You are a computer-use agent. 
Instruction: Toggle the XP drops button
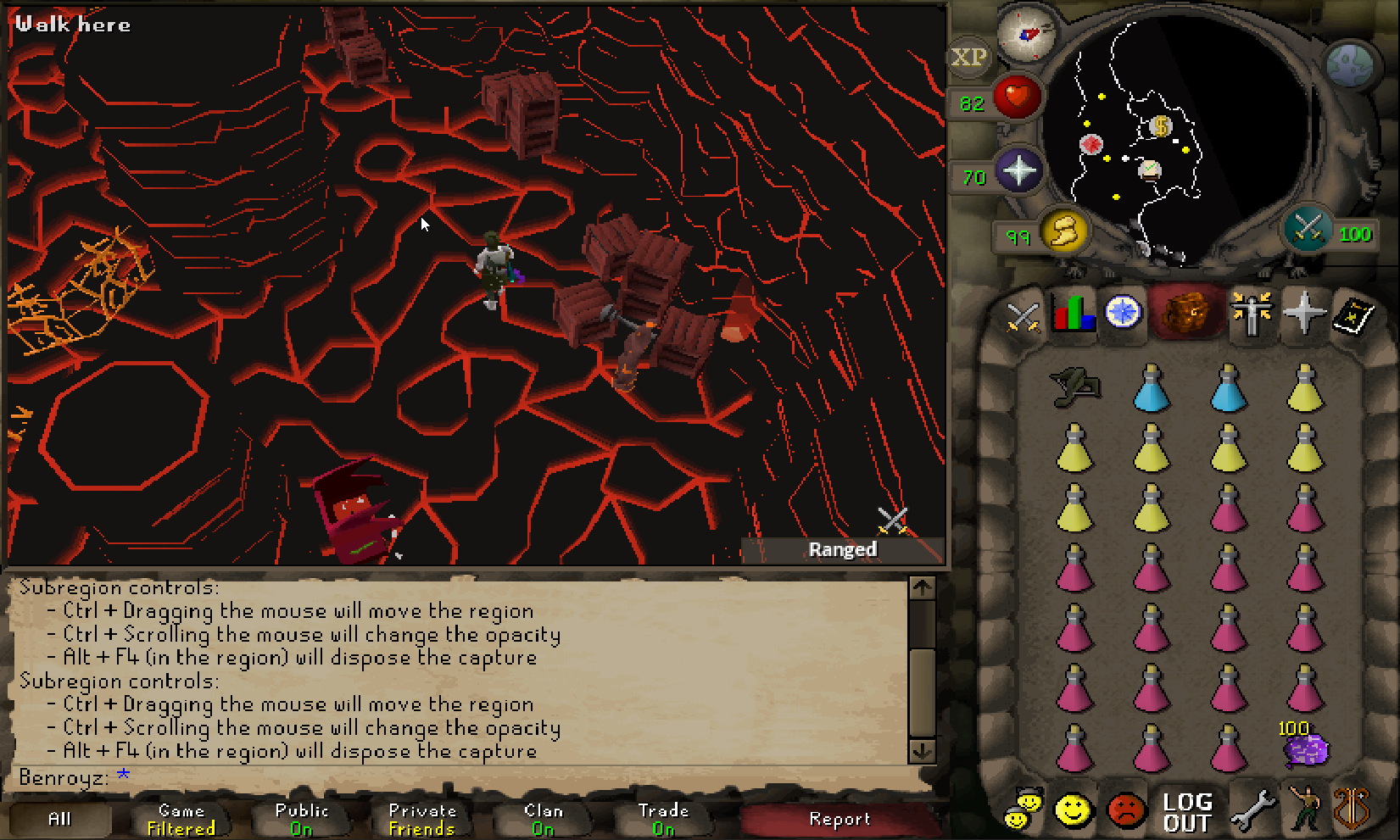pos(968,58)
